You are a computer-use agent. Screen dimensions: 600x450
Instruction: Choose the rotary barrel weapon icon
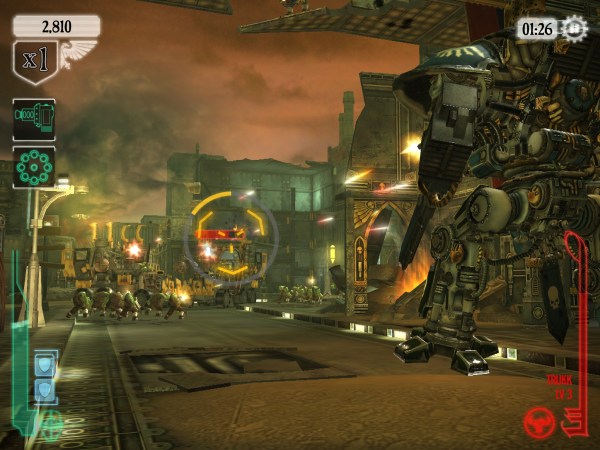click(x=33, y=166)
